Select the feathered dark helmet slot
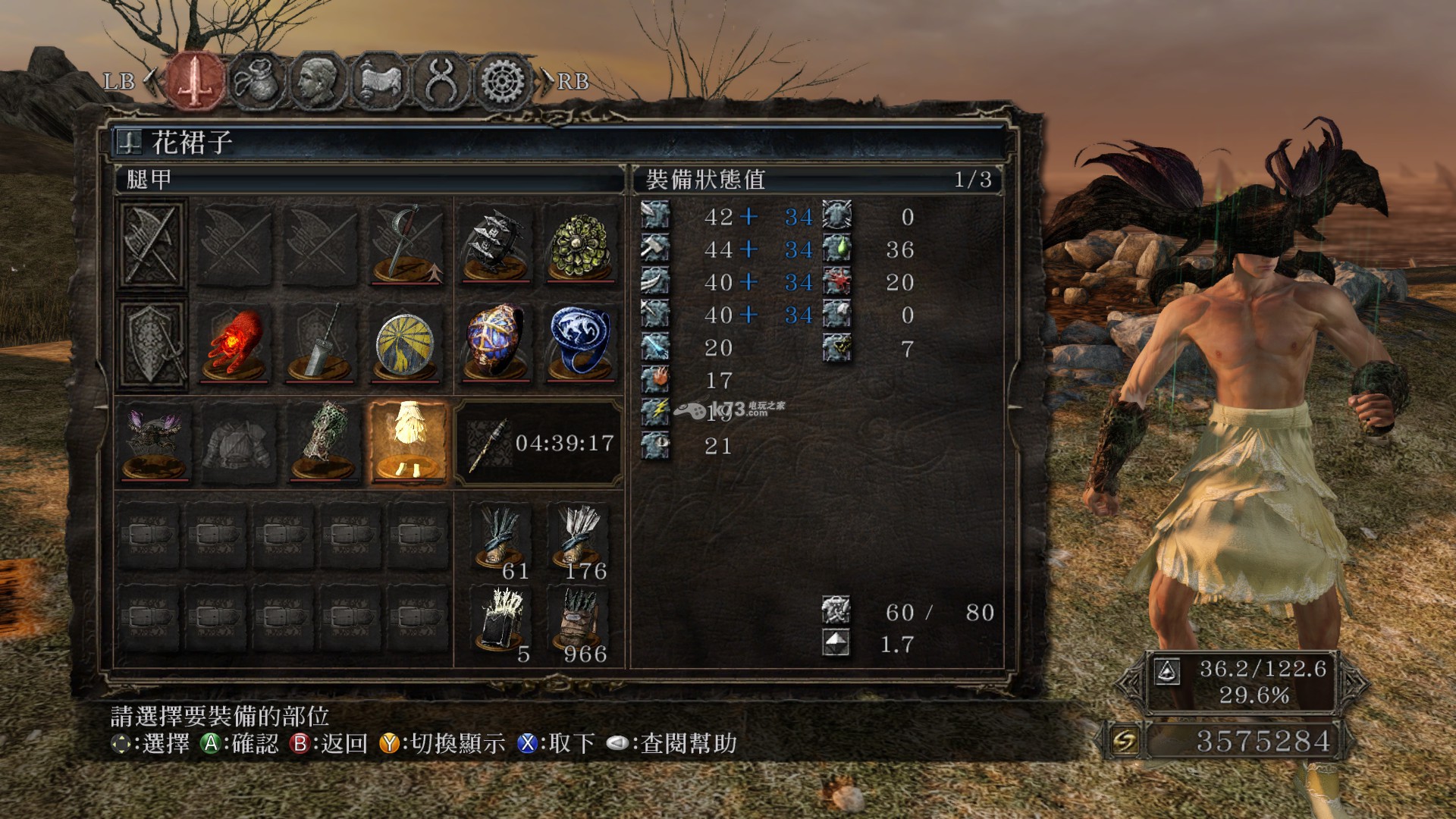Image resolution: width=1456 pixels, height=819 pixels. [x=154, y=443]
